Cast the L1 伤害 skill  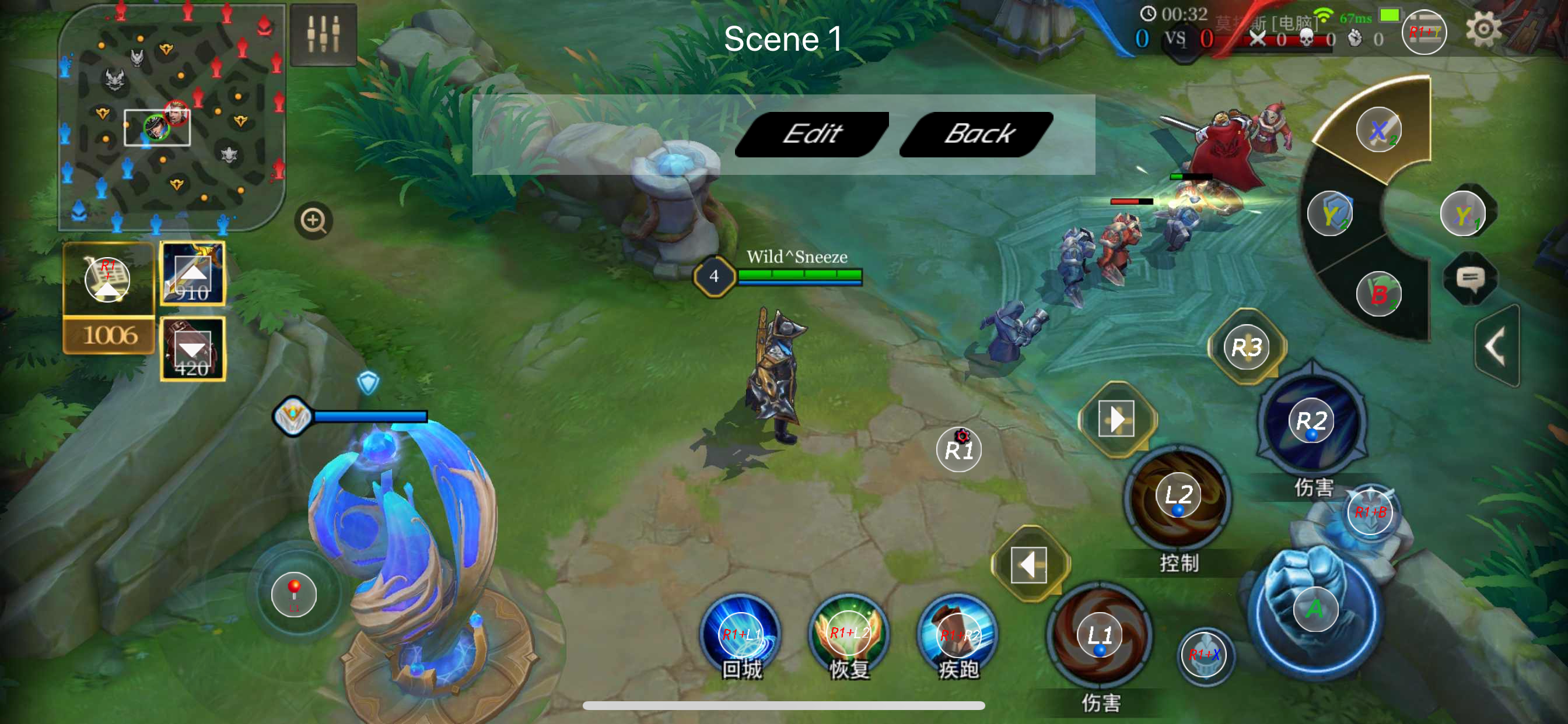[1100, 636]
